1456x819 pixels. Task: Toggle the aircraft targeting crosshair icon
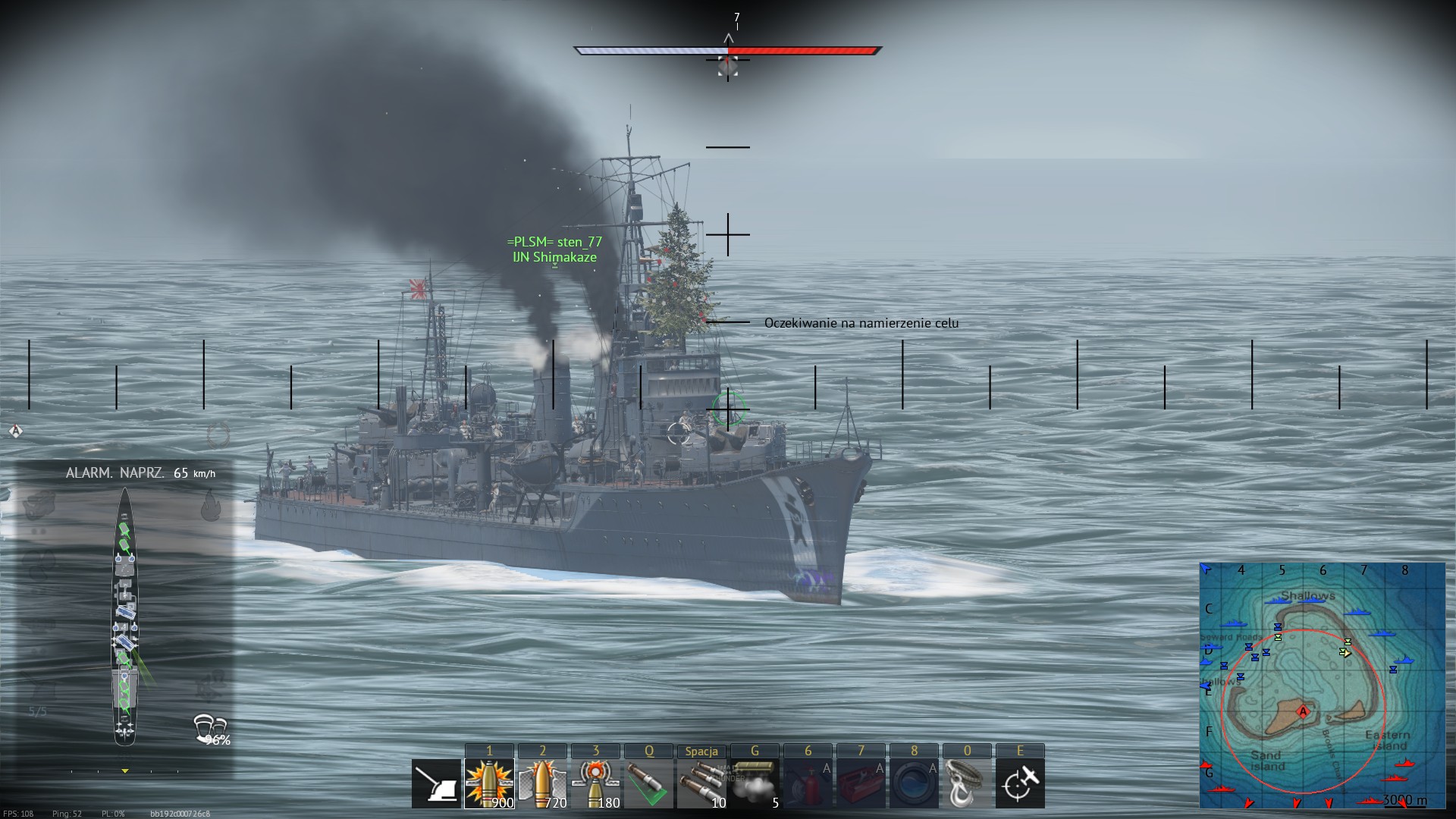click(x=1020, y=783)
